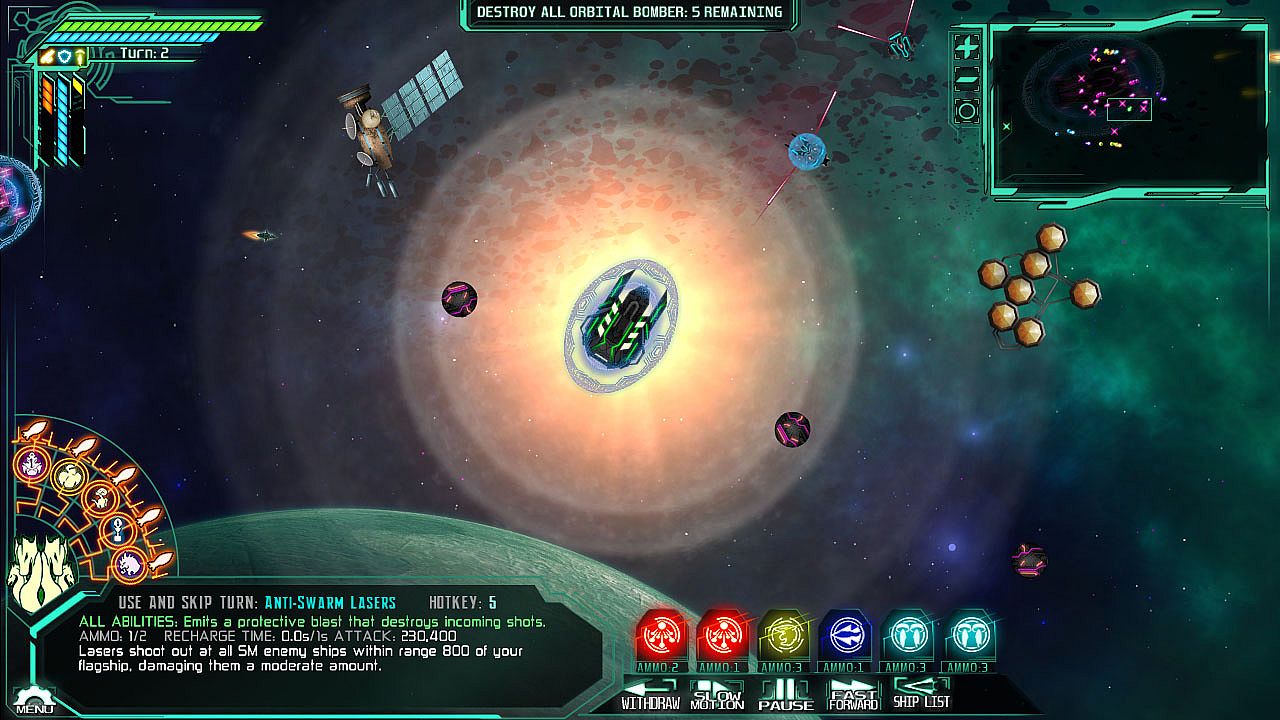Zoom in with the minimap plus button
1280x720 pixels.
(967, 47)
